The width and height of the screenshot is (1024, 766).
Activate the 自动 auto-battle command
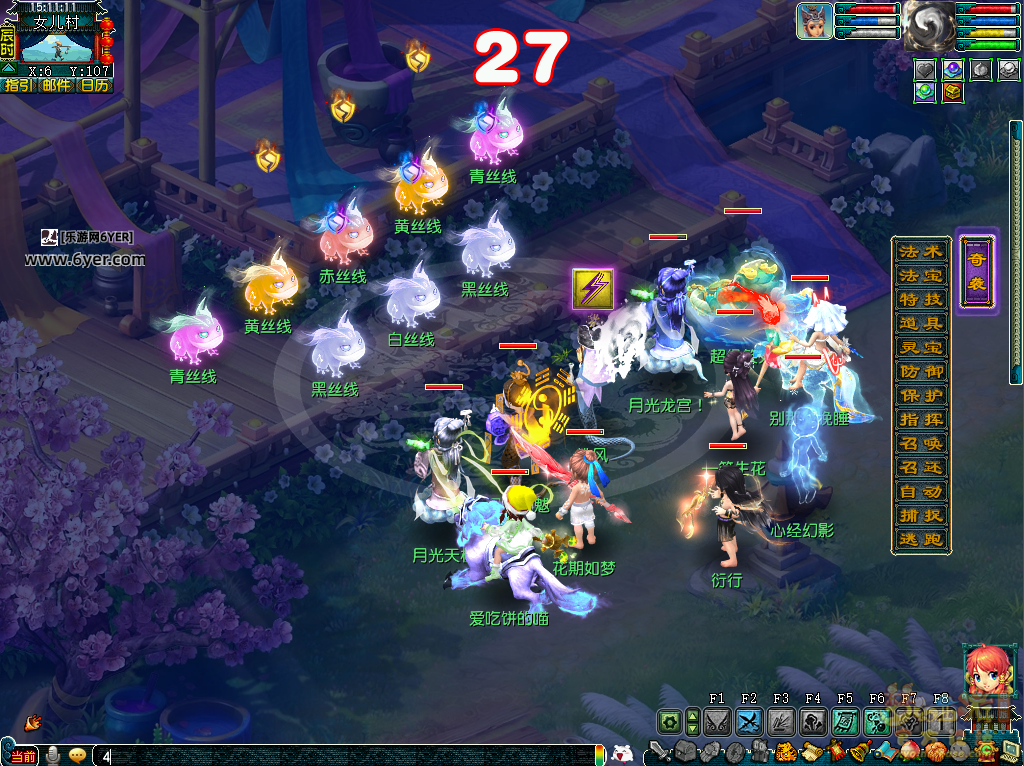(x=920, y=492)
